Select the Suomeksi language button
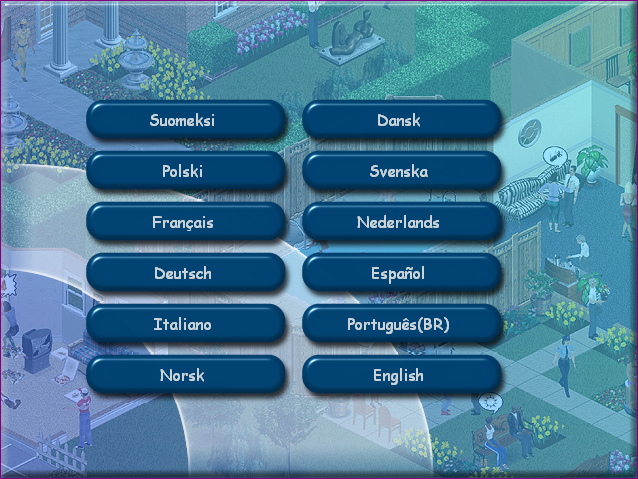 tap(185, 121)
